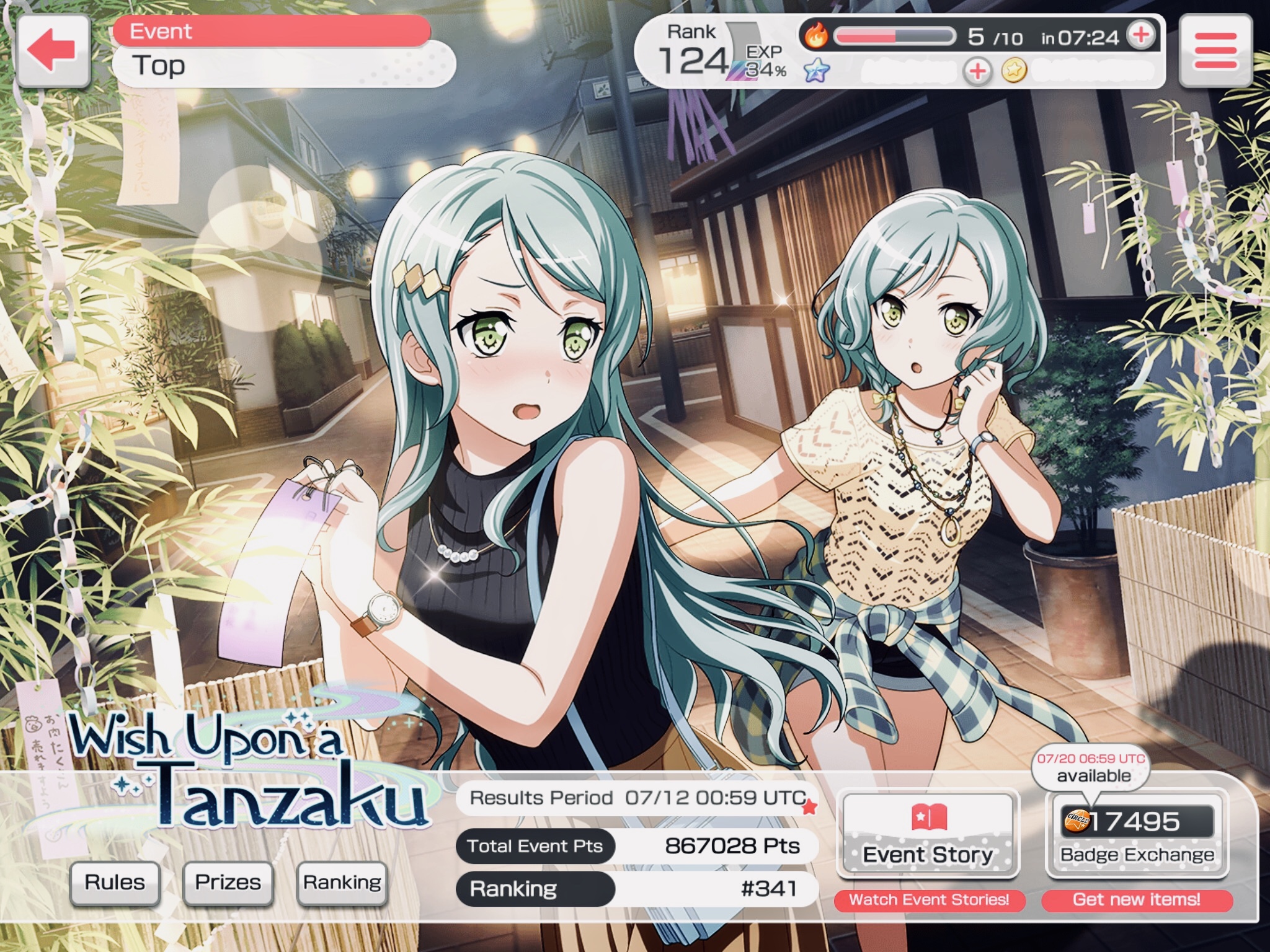Go back using the red arrow button
Screen dimensions: 1270x952
(x=54, y=50)
